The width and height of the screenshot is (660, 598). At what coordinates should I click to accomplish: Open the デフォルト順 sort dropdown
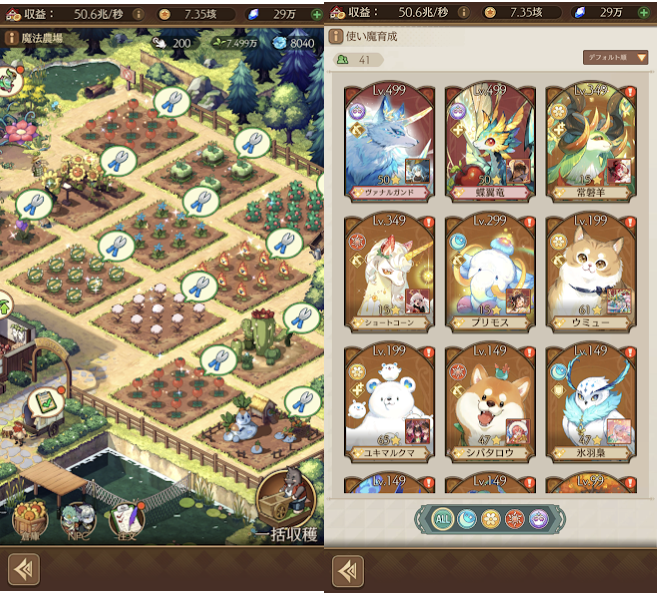615,58
